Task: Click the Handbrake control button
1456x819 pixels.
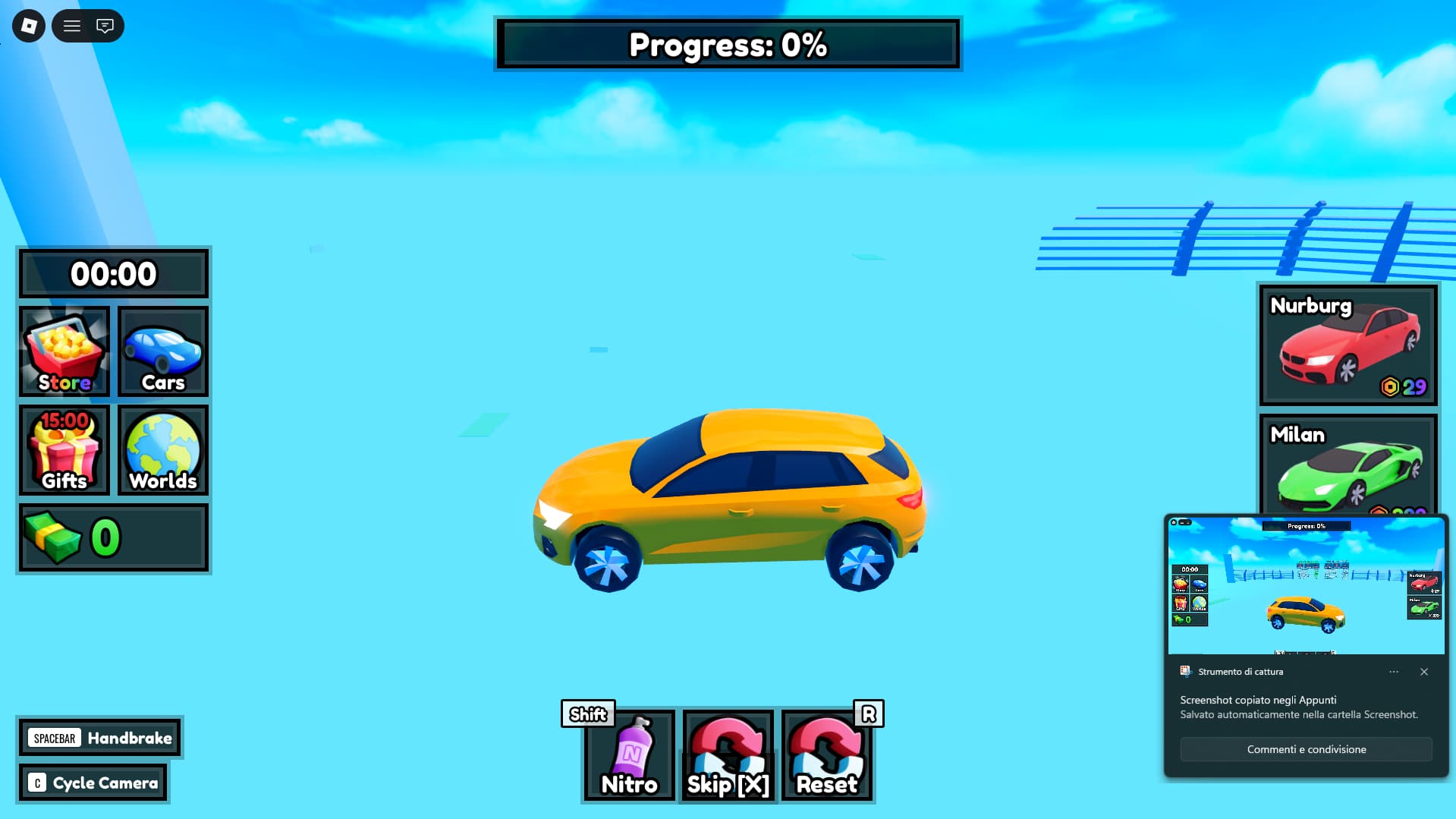Action: [x=100, y=738]
